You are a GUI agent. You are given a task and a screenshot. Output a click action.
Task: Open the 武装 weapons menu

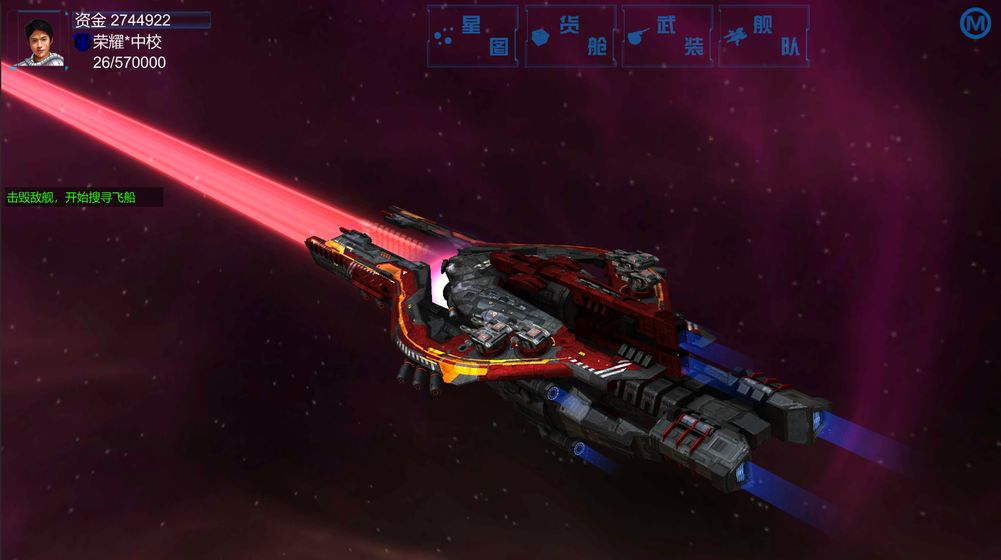tap(667, 36)
